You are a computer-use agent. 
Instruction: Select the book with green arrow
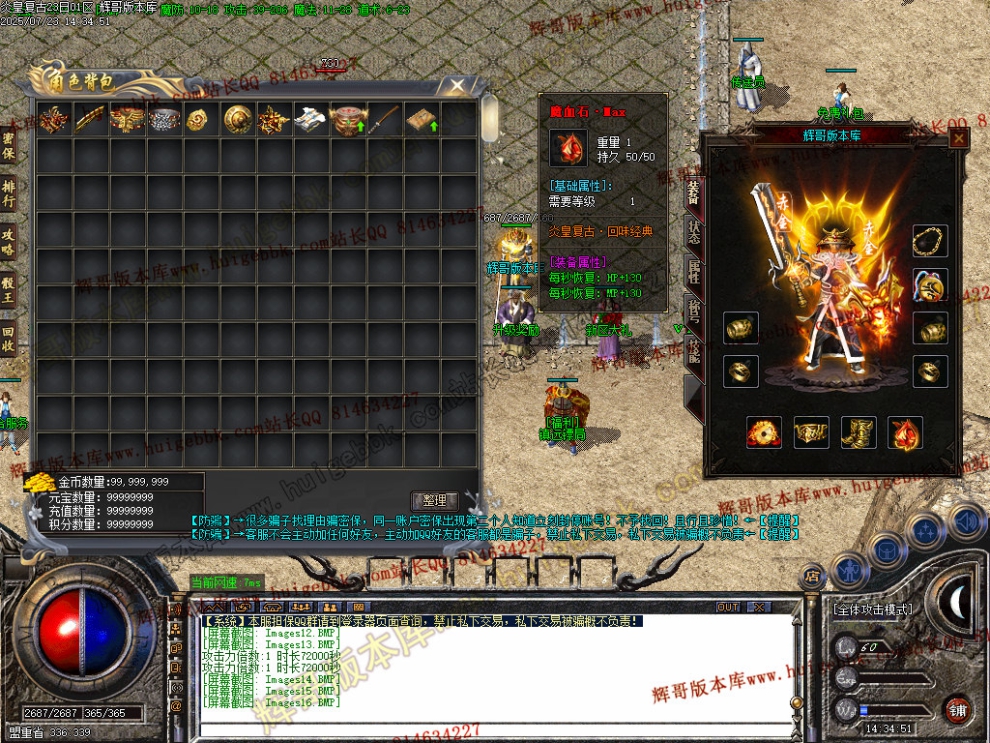[421, 119]
